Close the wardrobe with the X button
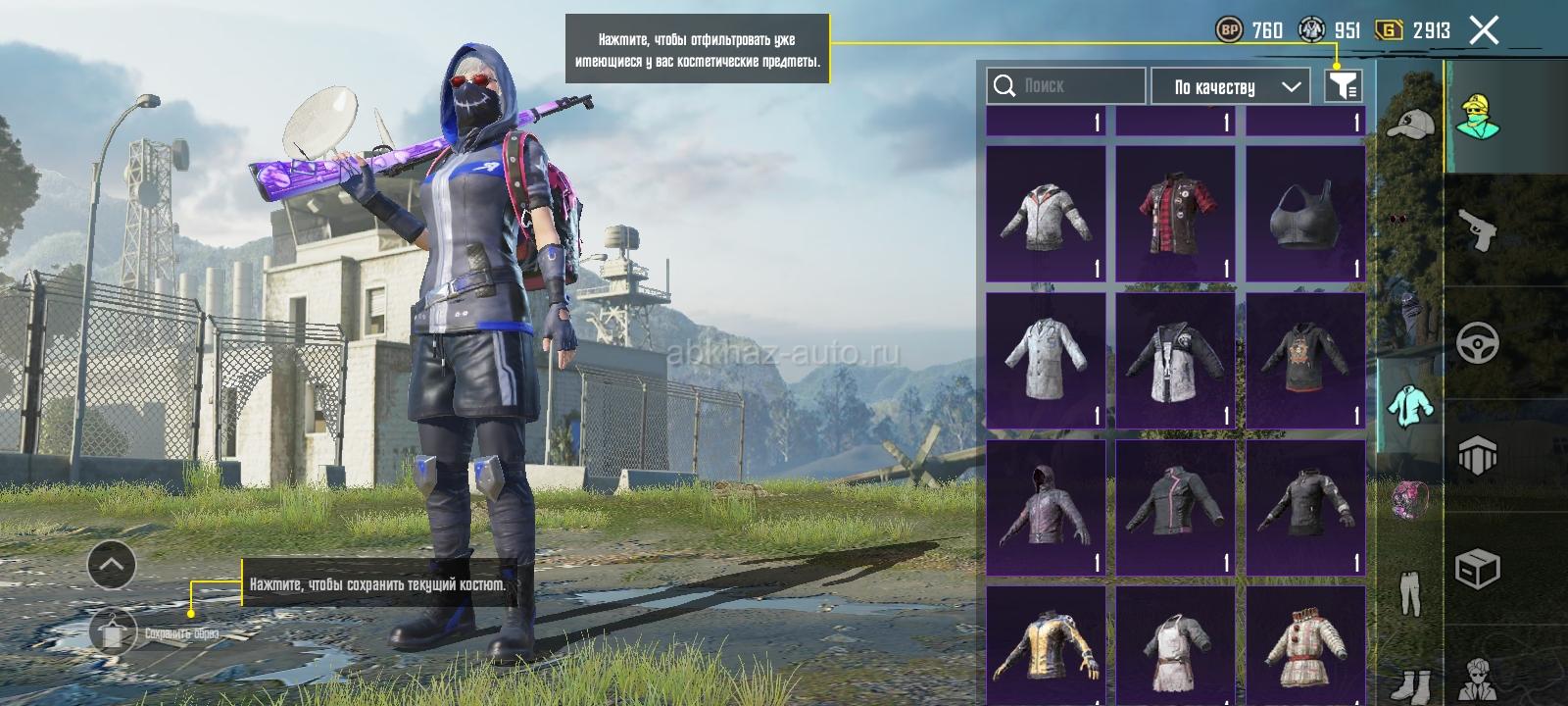This screenshot has height=706, width=1568. click(x=1484, y=31)
